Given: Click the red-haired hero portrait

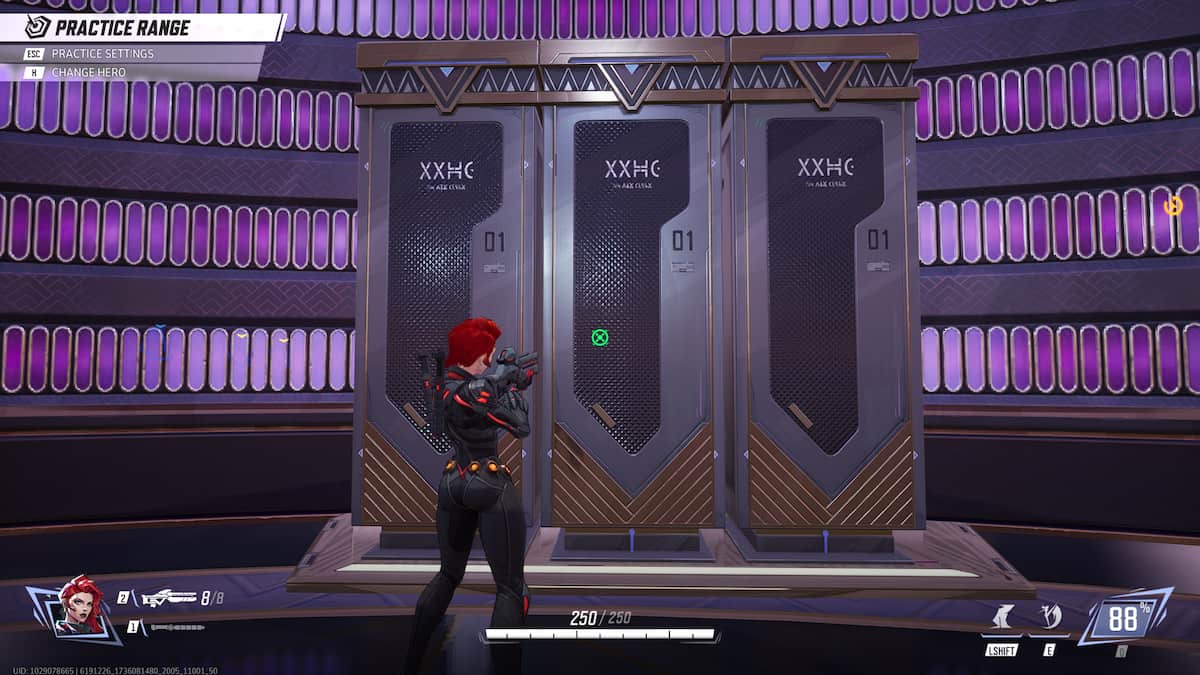Looking at the screenshot, I should point(80,604).
